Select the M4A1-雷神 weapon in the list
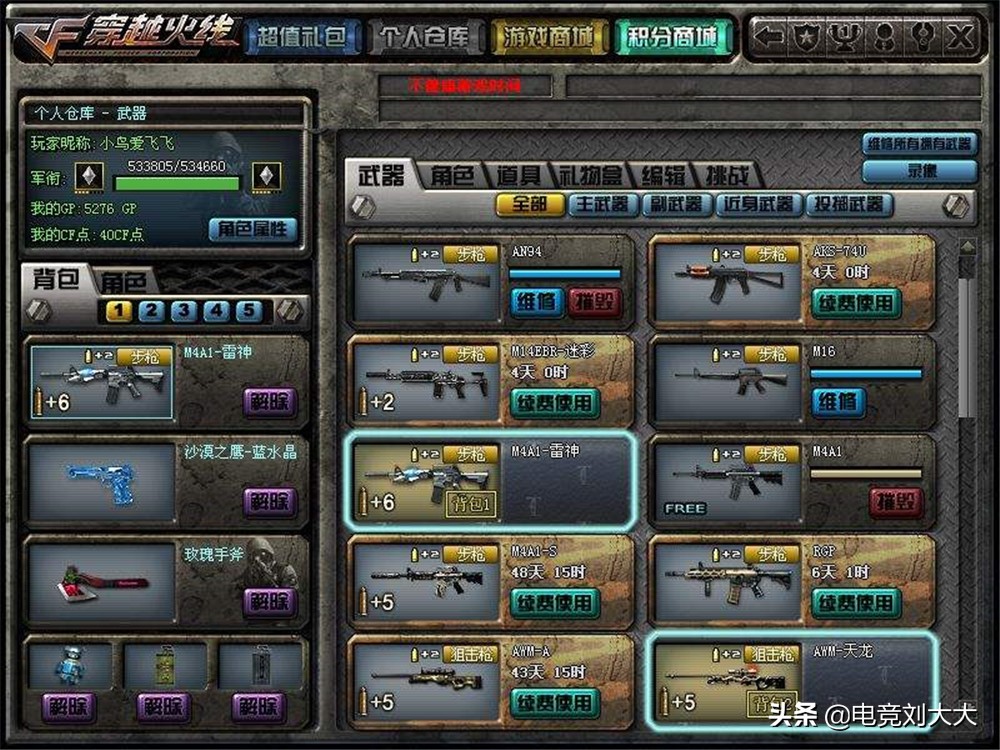 (x=491, y=479)
